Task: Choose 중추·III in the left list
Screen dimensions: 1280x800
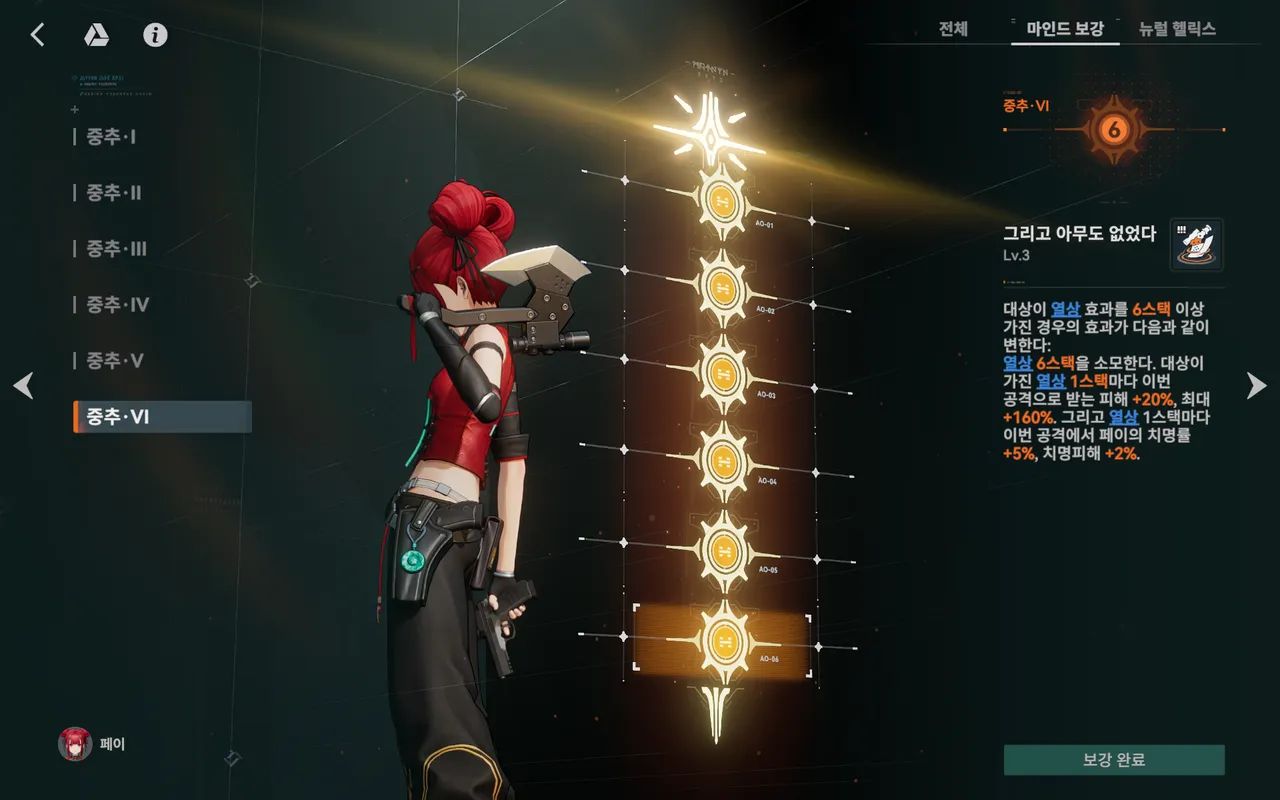Action: pyautogui.click(x=116, y=249)
